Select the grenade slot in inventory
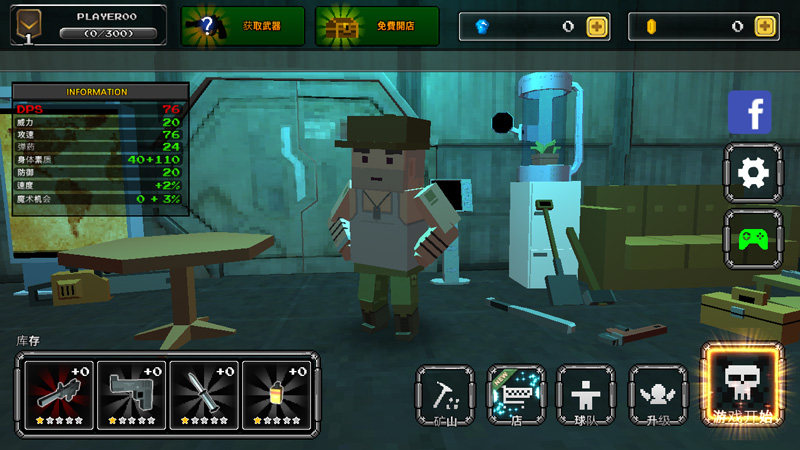 (x=276, y=392)
